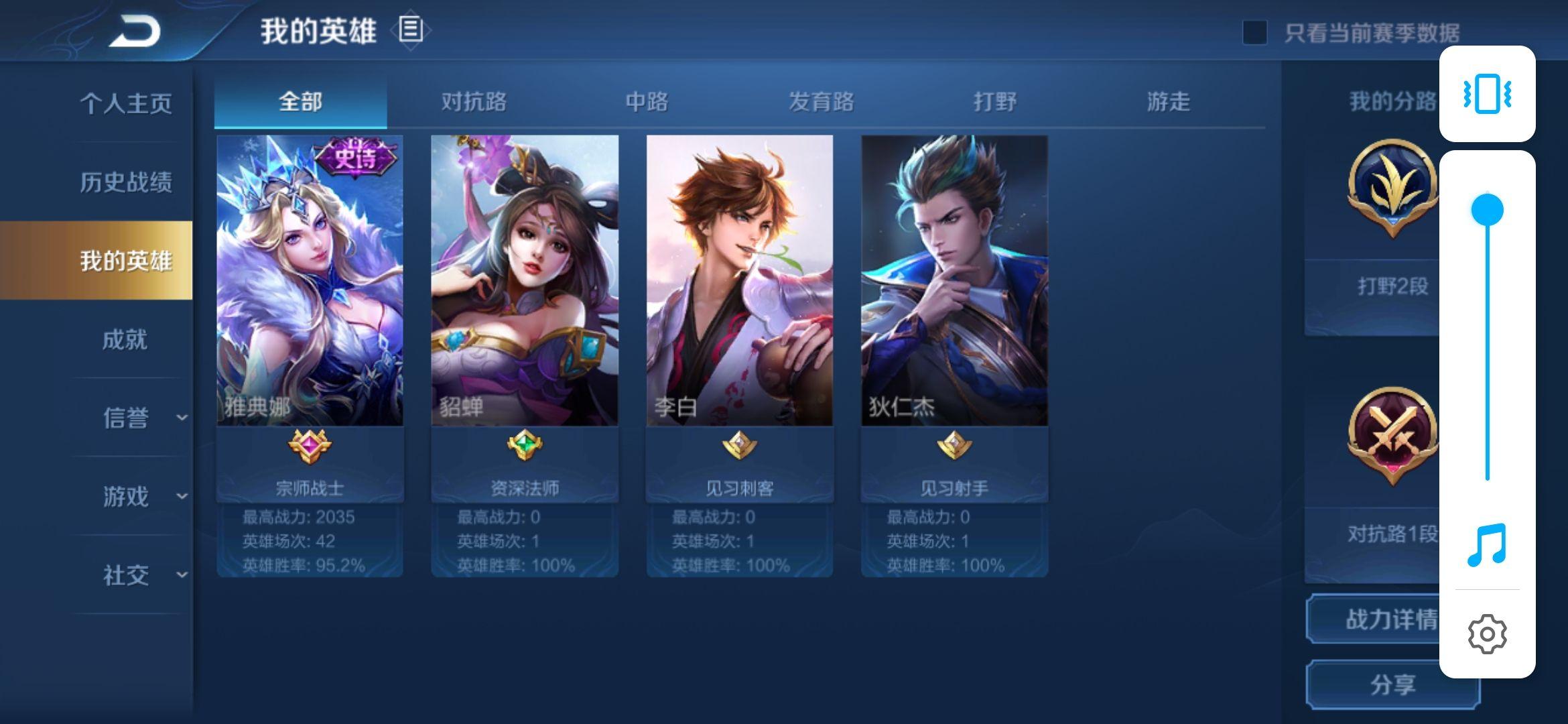Image resolution: width=1568 pixels, height=724 pixels.
Task: Choose the 打野 hero tab
Action: click(x=994, y=102)
